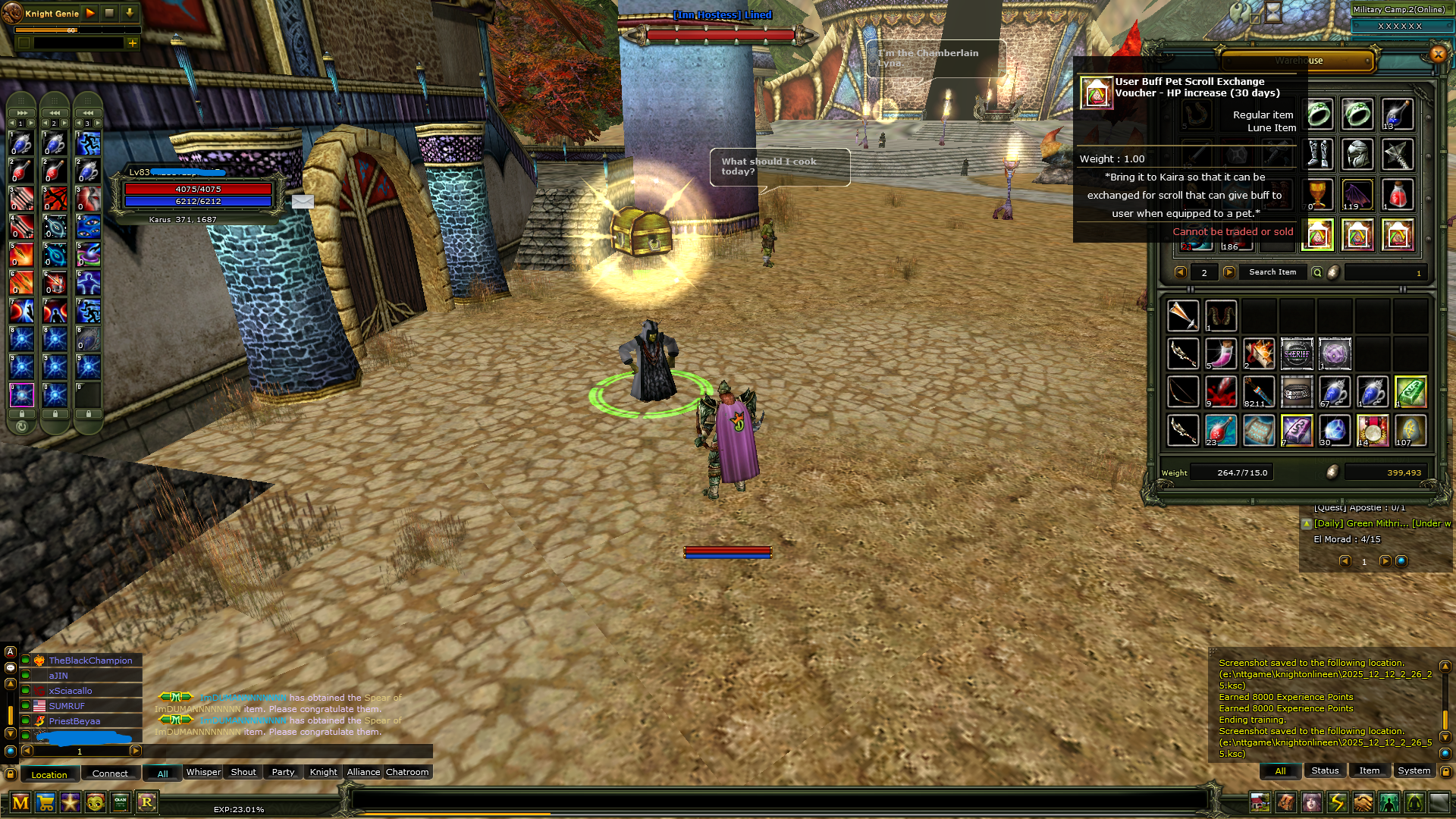Go to the next warehouse page
1456x819 pixels.
click(1229, 272)
